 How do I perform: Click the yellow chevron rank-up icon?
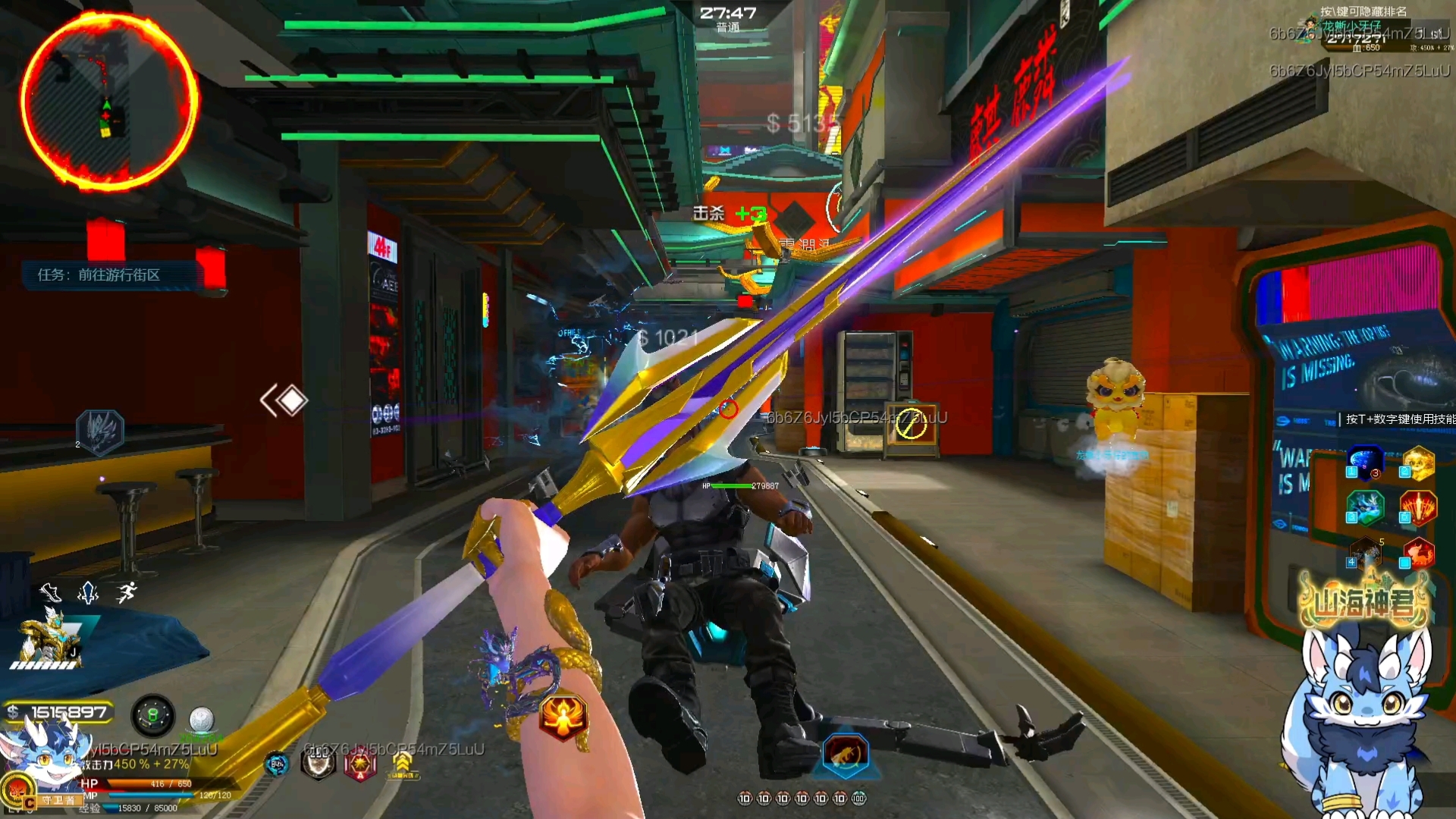pos(402,764)
